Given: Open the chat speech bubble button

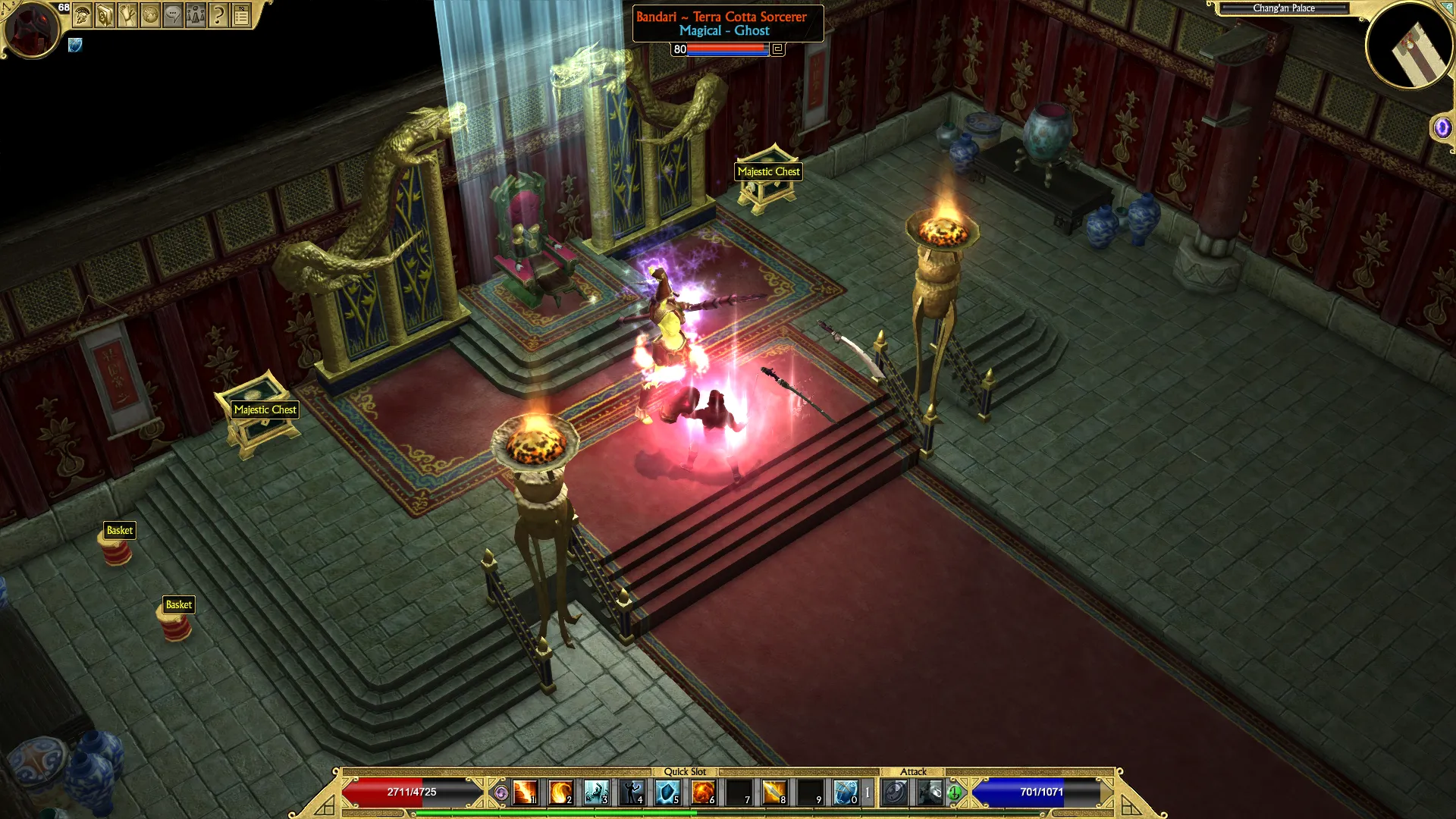Looking at the screenshot, I should (x=173, y=15).
